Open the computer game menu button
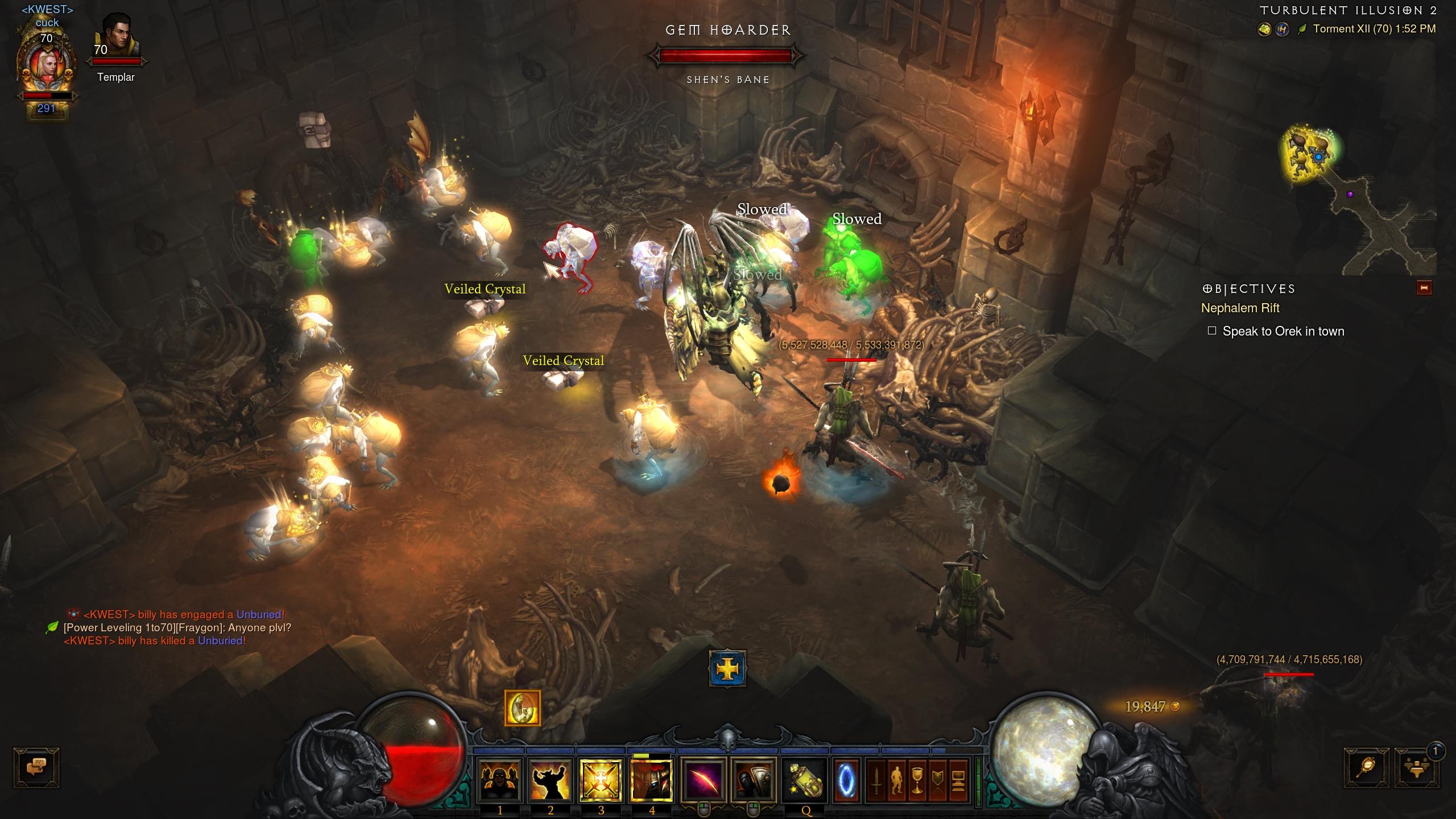1456x819 pixels. pyautogui.click(x=958, y=780)
